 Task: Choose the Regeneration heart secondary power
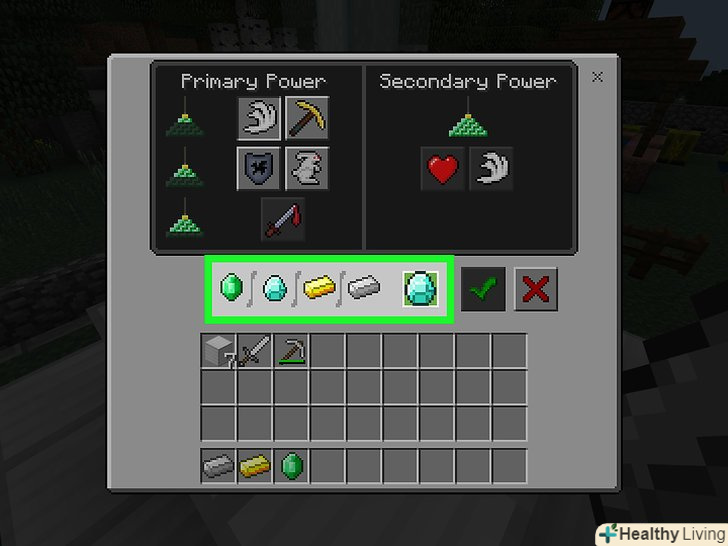(442, 168)
